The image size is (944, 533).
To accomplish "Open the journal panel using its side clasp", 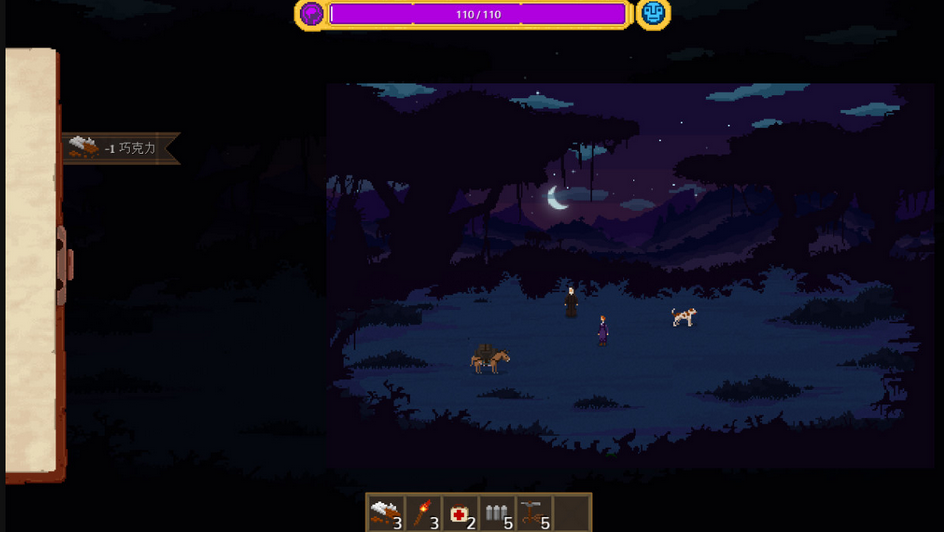I will coord(64,265).
